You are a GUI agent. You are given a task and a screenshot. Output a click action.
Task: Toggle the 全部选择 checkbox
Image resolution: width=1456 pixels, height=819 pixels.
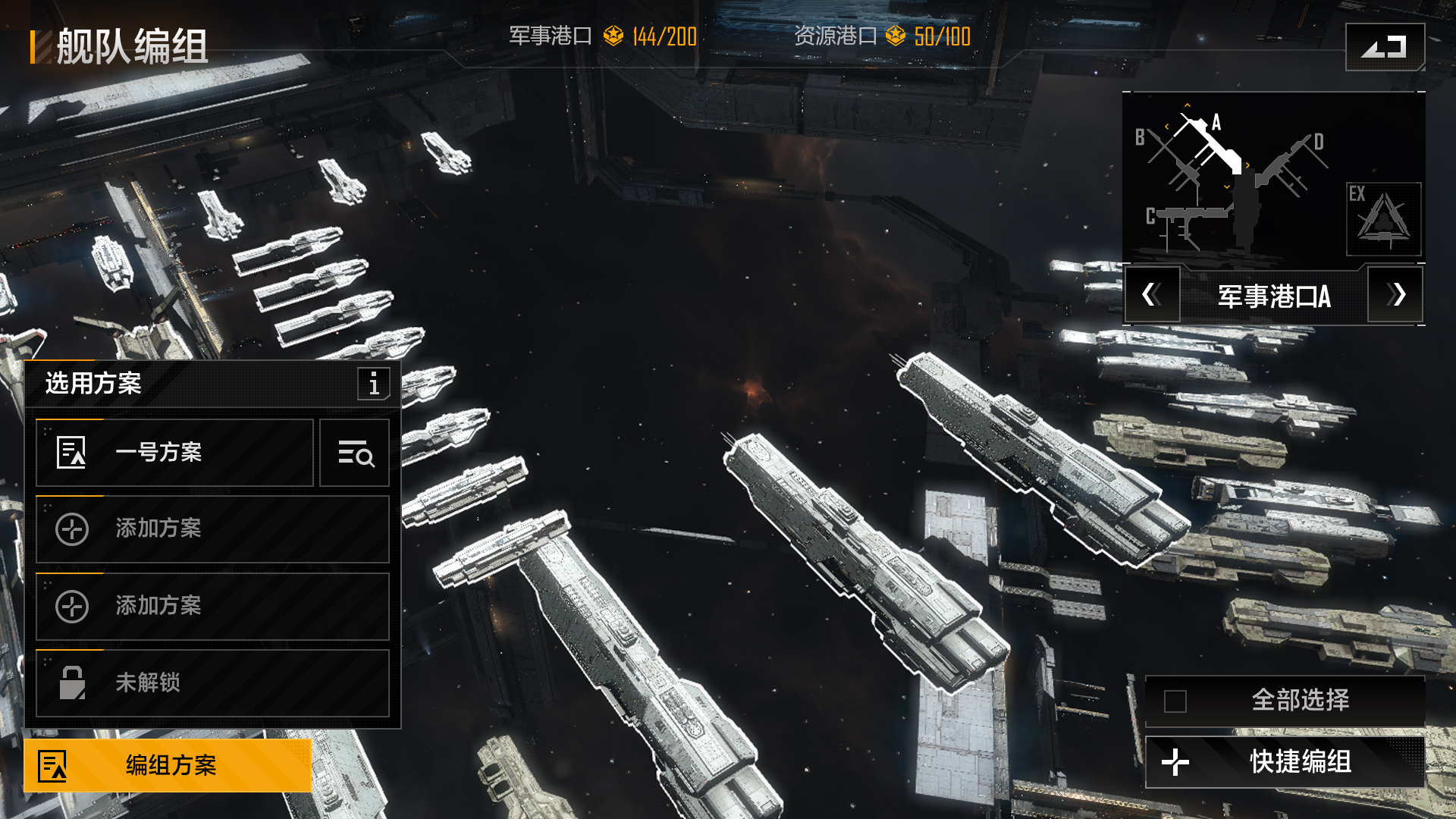(1175, 701)
